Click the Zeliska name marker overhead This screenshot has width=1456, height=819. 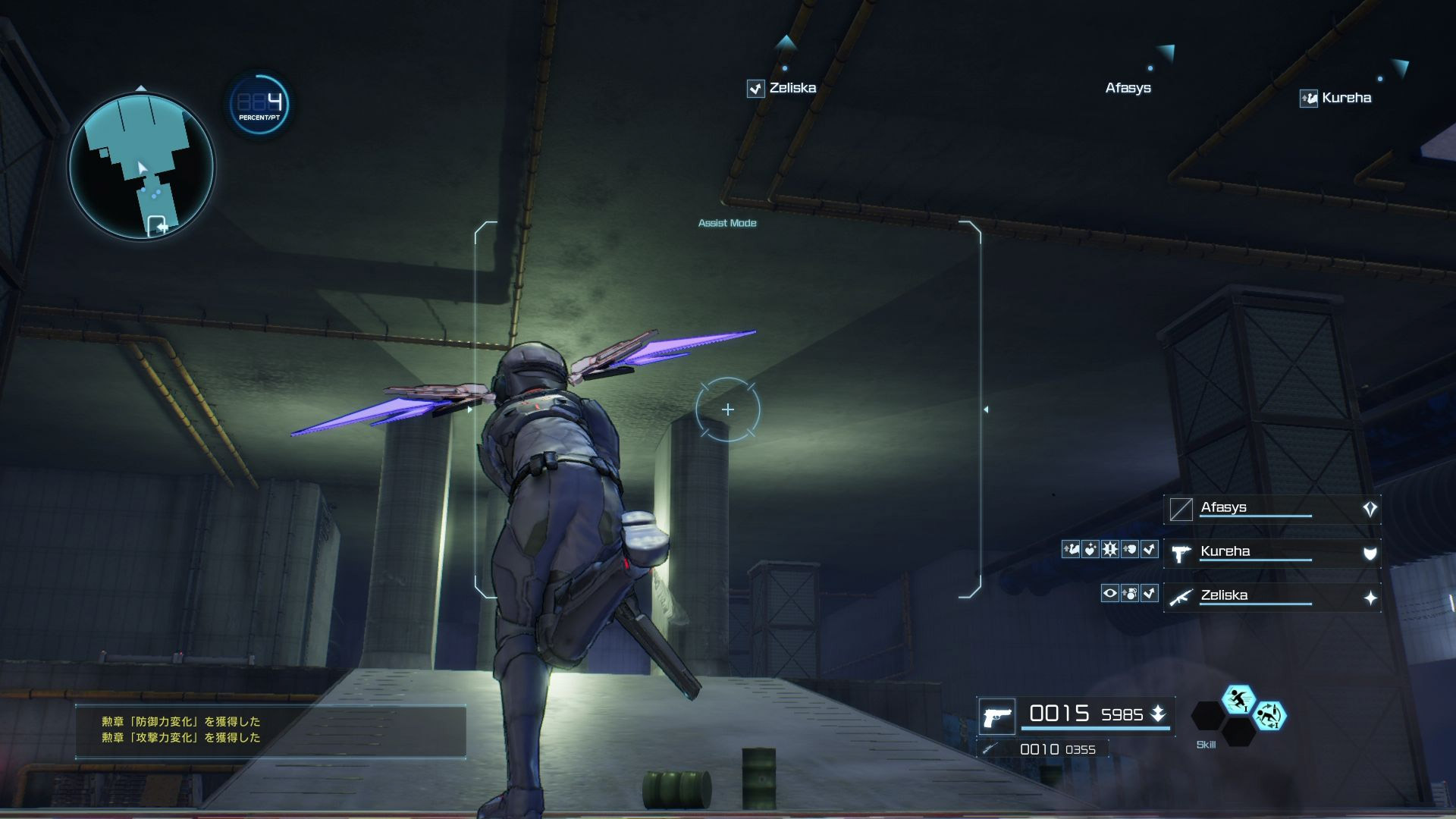point(792,88)
